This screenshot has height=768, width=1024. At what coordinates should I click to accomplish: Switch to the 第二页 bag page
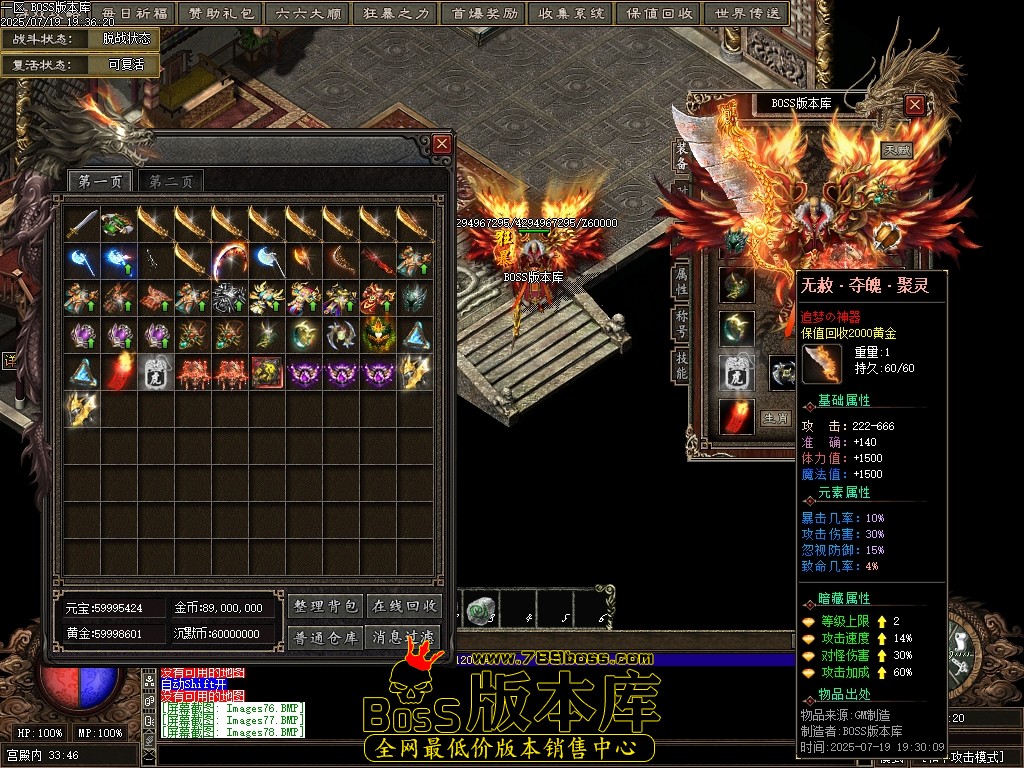pyautogui.click(x=171, y=182)
